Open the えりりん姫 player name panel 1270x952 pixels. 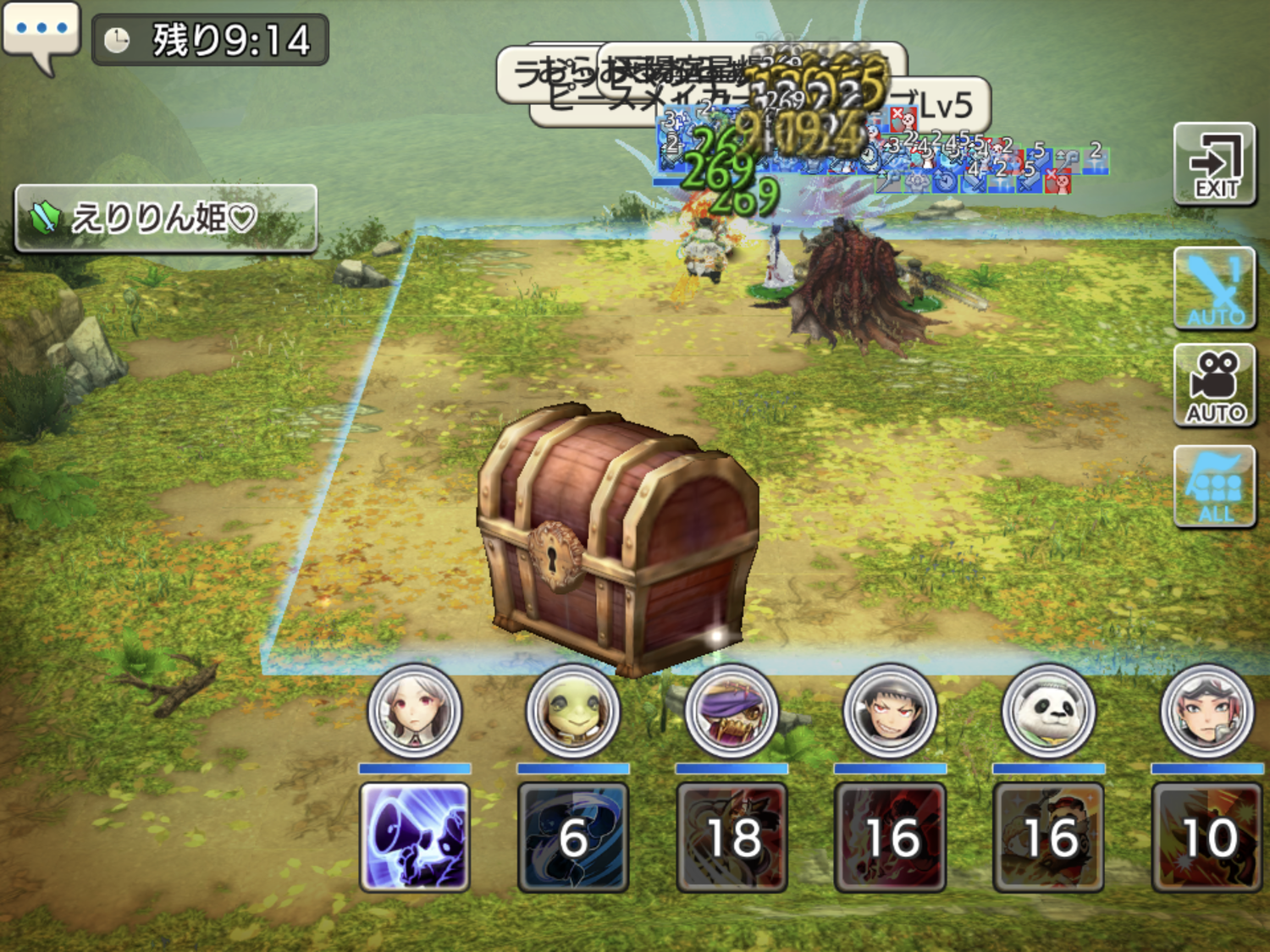pyautogui.click(x=166, y=218)
